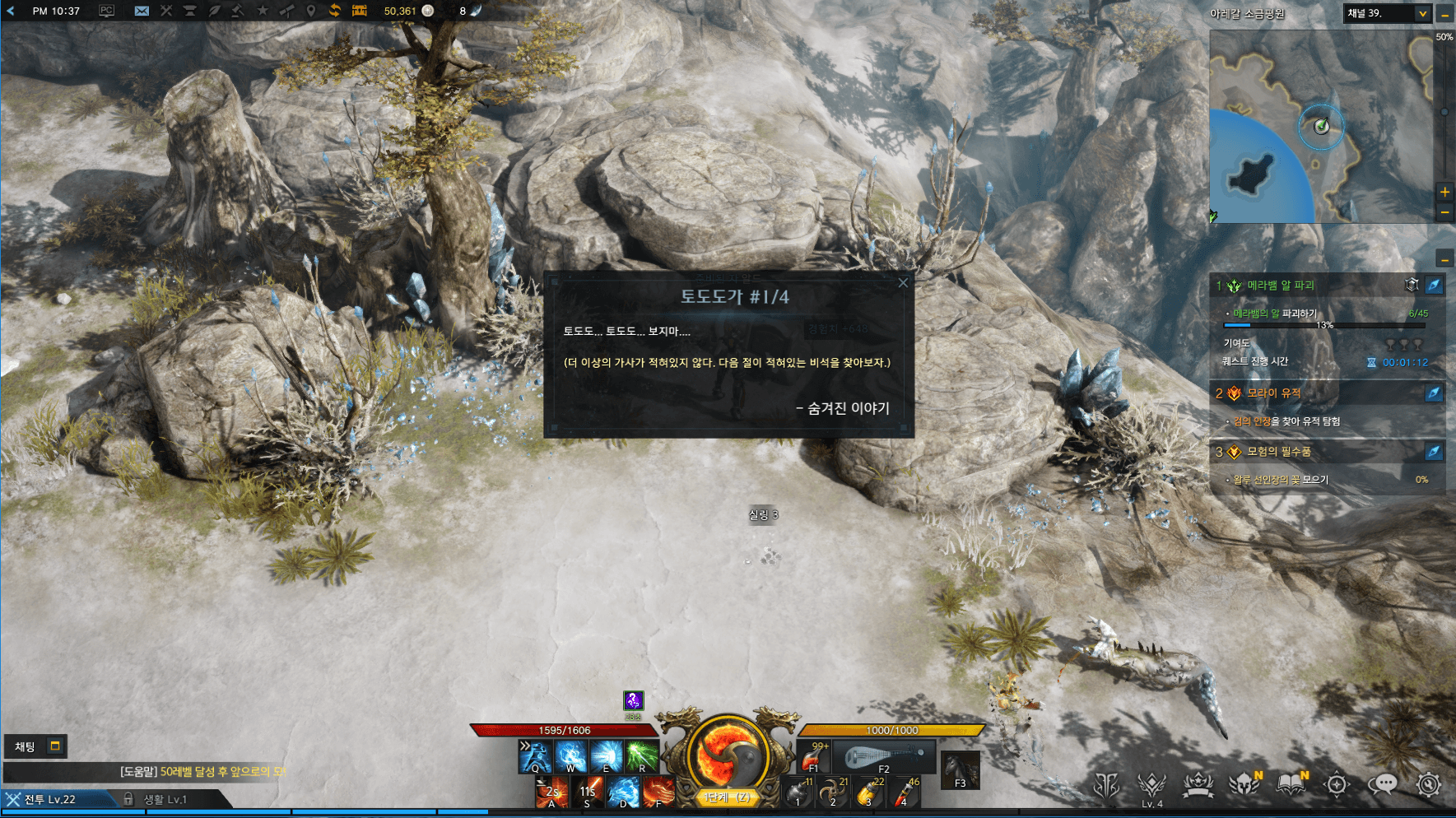1456x818 pixels.
Task: Zoom in the minimap with plus button
Action: coord(1444,192)
